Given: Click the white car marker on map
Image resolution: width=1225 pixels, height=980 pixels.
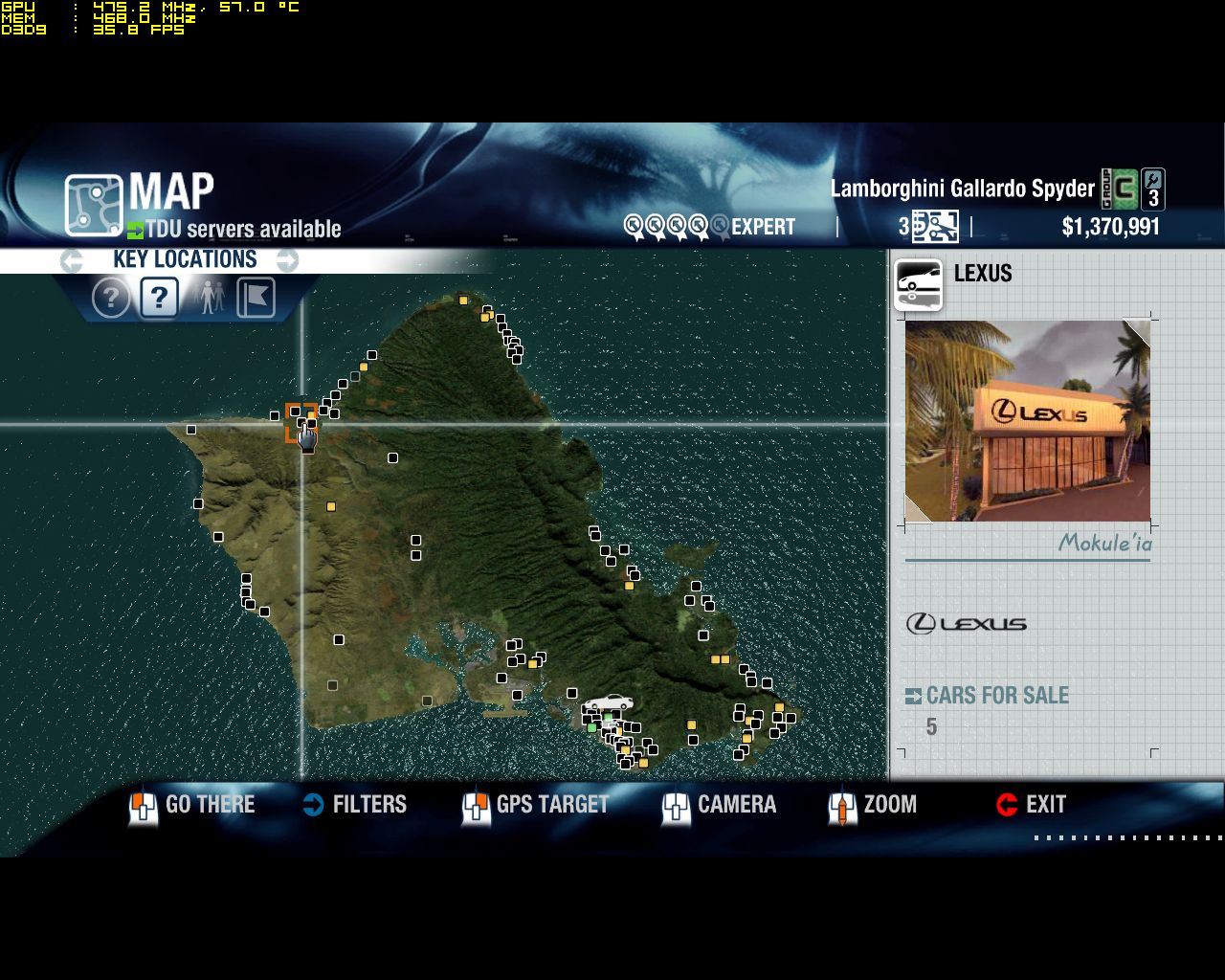Looking at the screenshot, I should [x=609, y=703].
